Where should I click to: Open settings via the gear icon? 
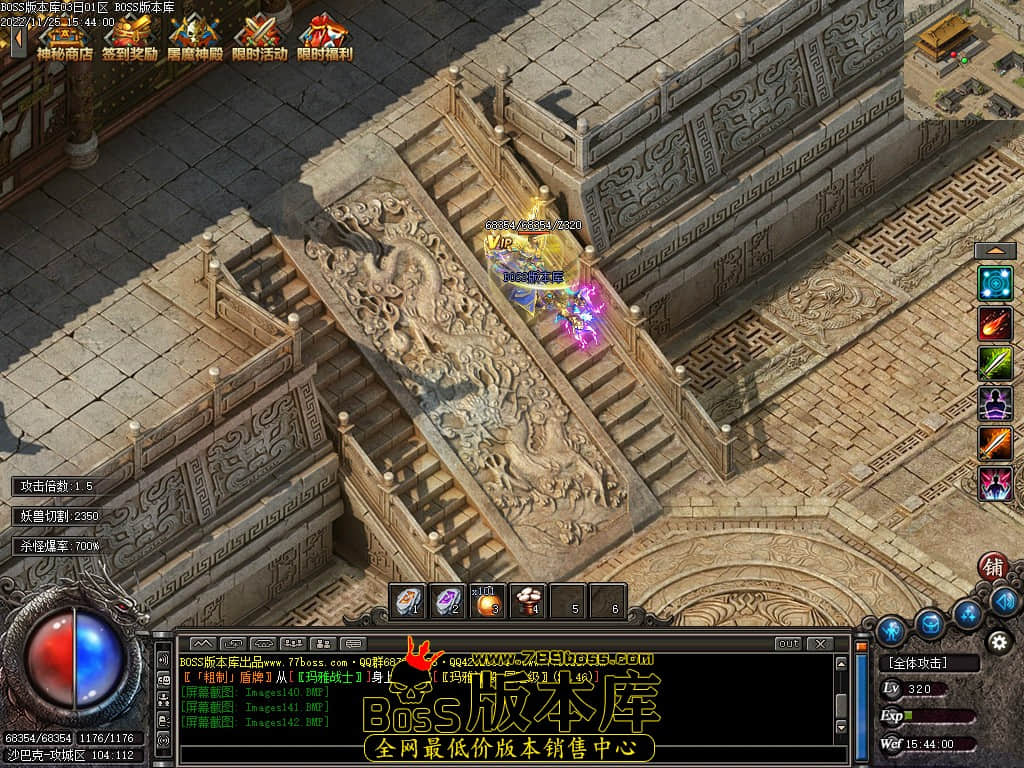click(997, 641)
